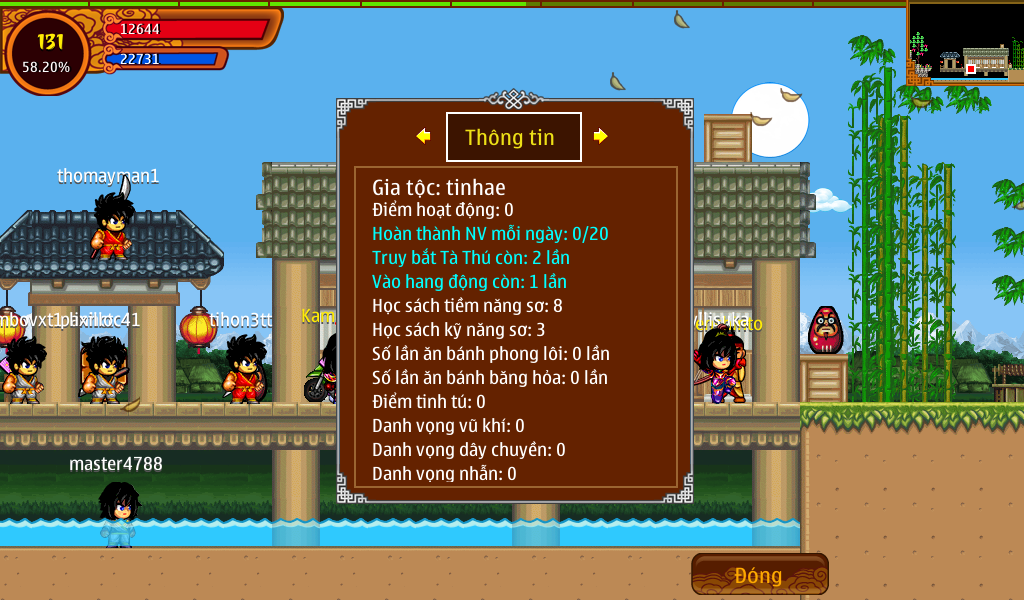Click the level 131 character badge

pos(47,52)
